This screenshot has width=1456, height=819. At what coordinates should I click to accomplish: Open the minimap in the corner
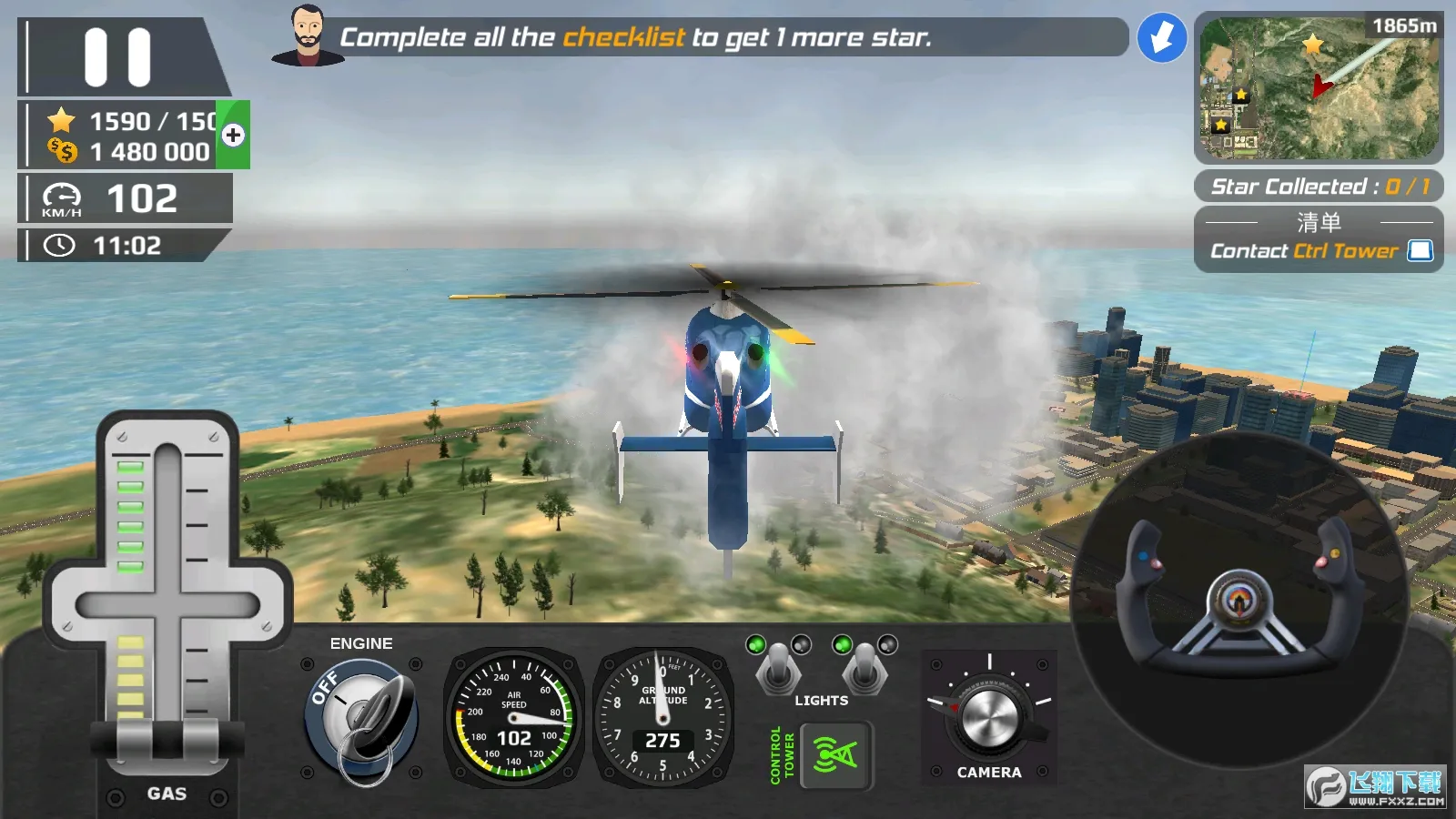tap(1319, 87)
